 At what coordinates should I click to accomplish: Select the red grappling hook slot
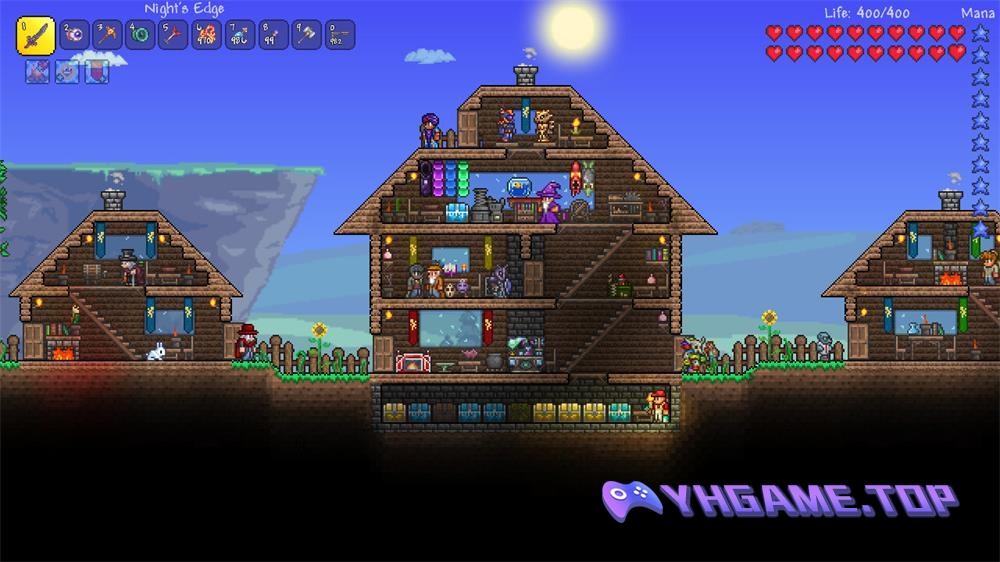(174, 35)
